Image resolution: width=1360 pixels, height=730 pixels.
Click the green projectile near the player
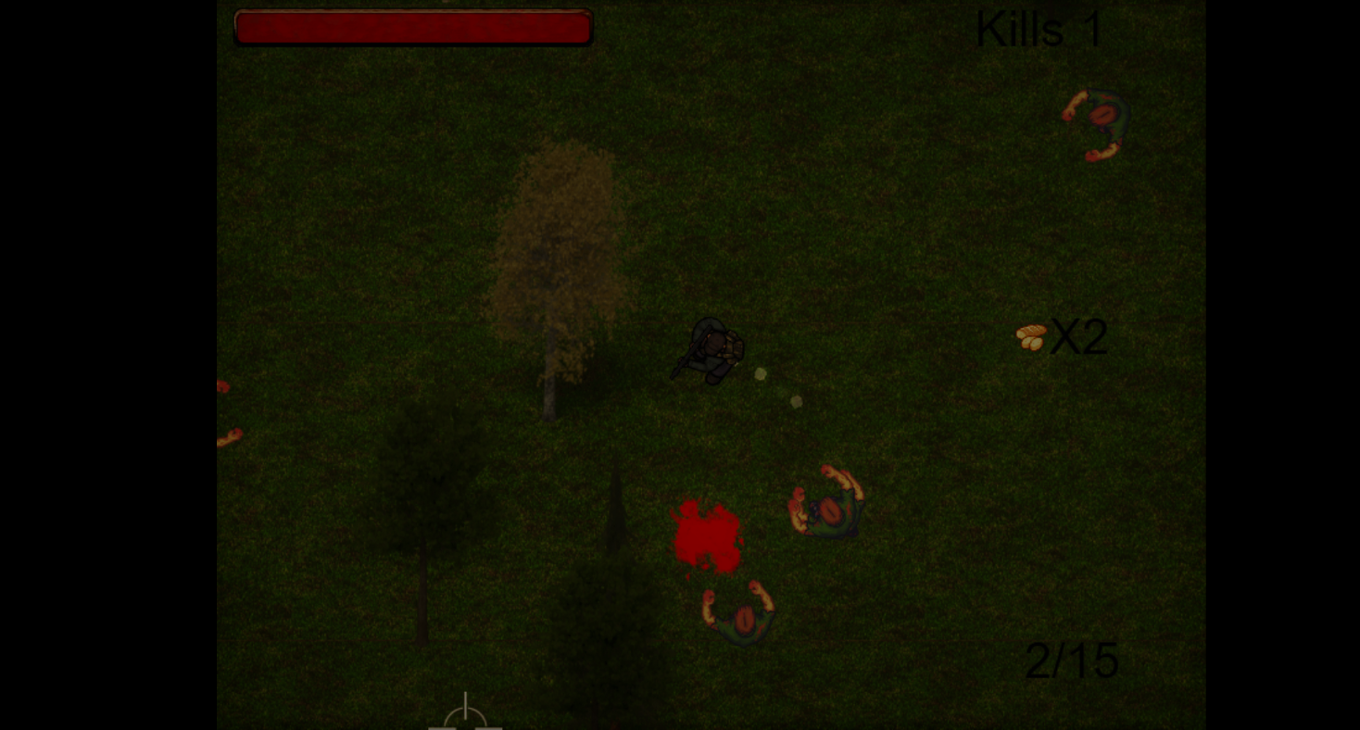[x=760, y=373]
